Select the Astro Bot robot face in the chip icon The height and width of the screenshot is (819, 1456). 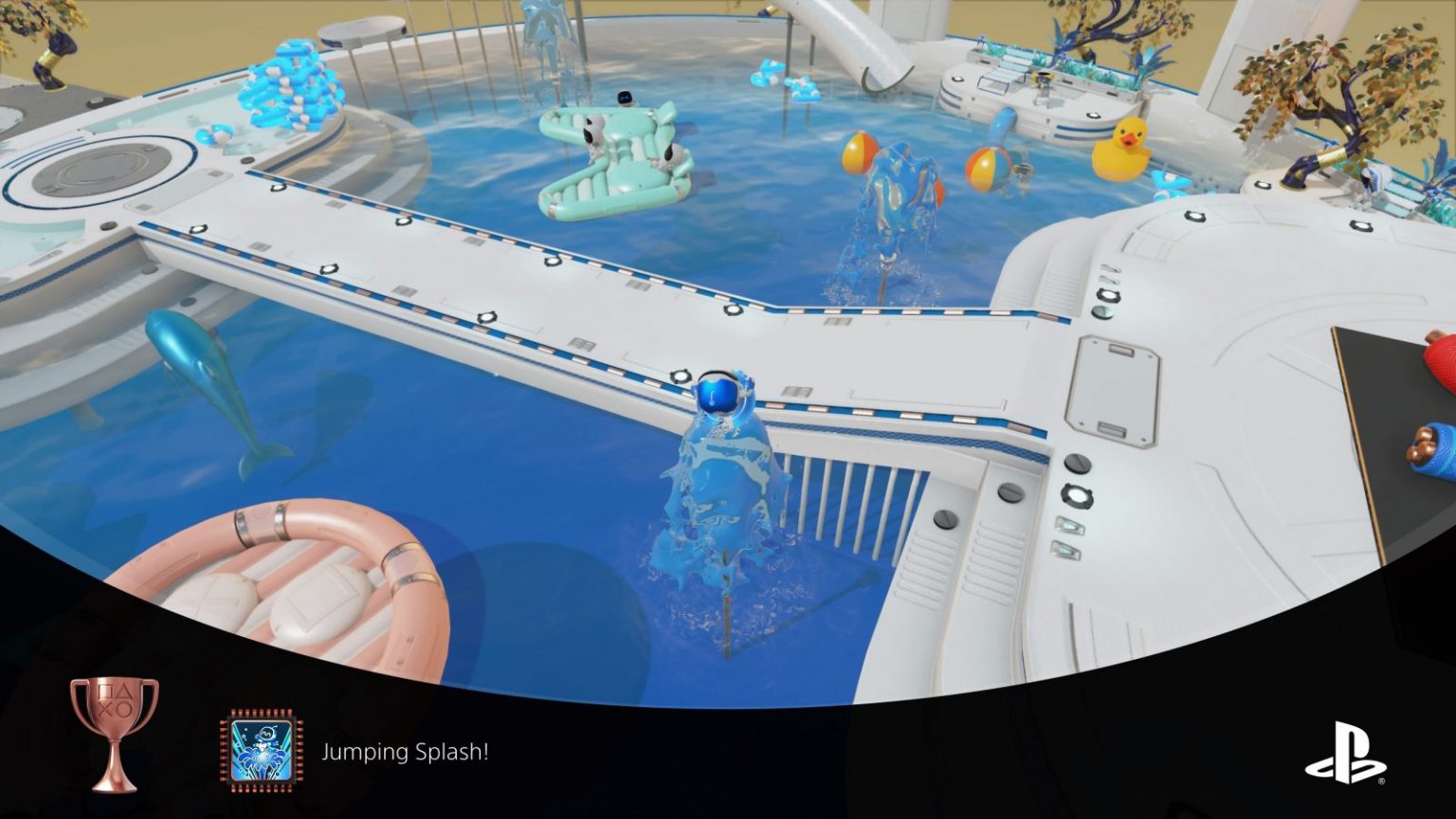265,733
